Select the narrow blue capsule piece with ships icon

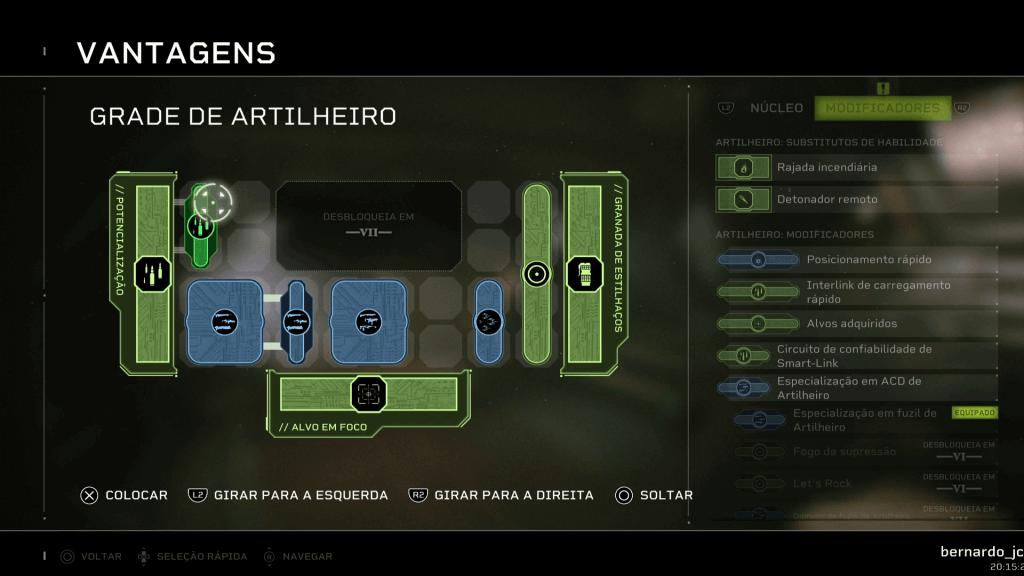(x=489, y=321)
